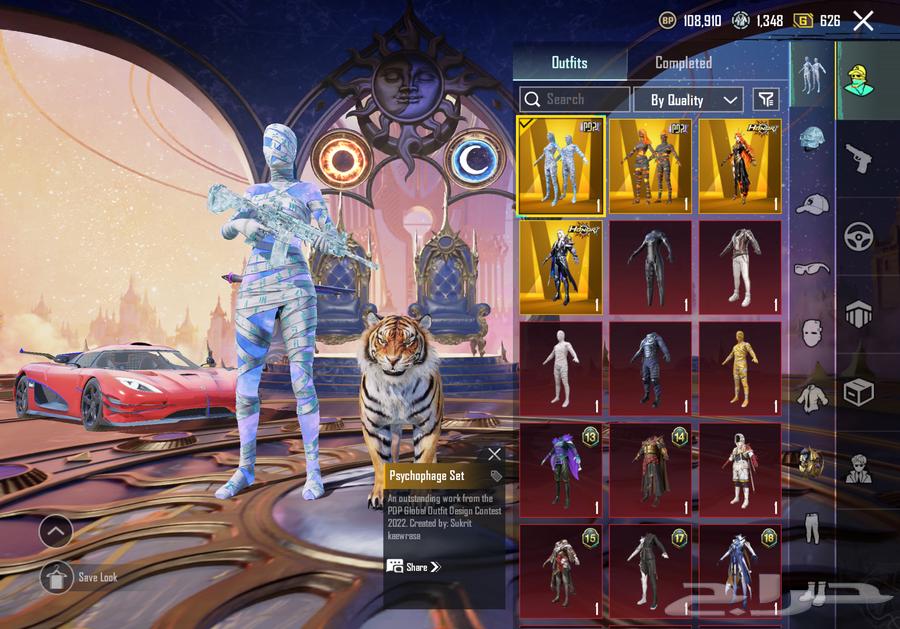Open the By Quality sort dropdown
This screenshot has height=629, width=900.
(688, 99)
